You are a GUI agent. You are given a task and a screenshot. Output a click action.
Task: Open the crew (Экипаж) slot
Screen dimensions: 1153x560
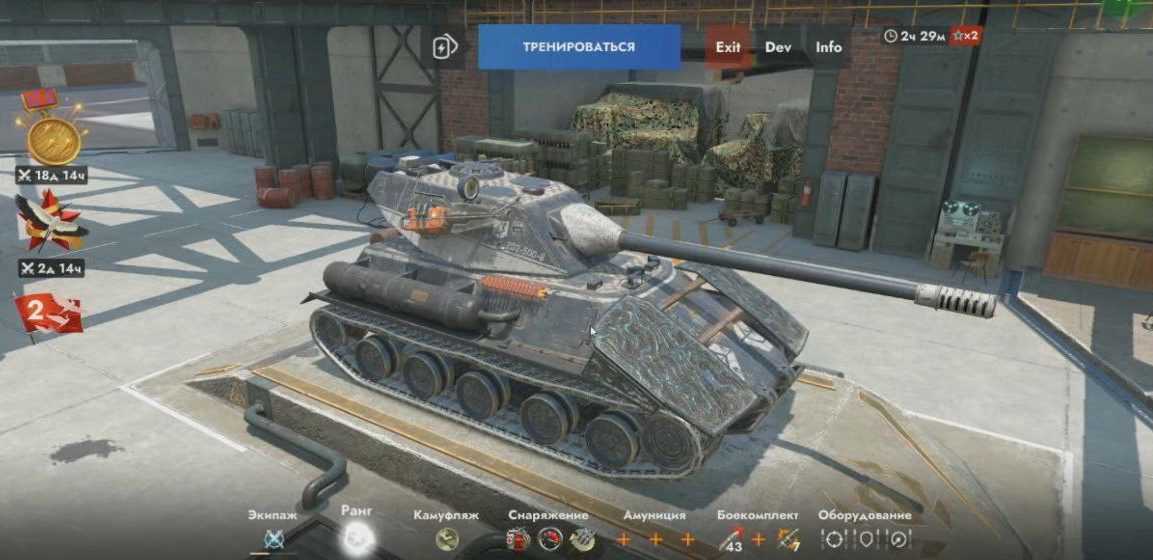coord(274,540)
